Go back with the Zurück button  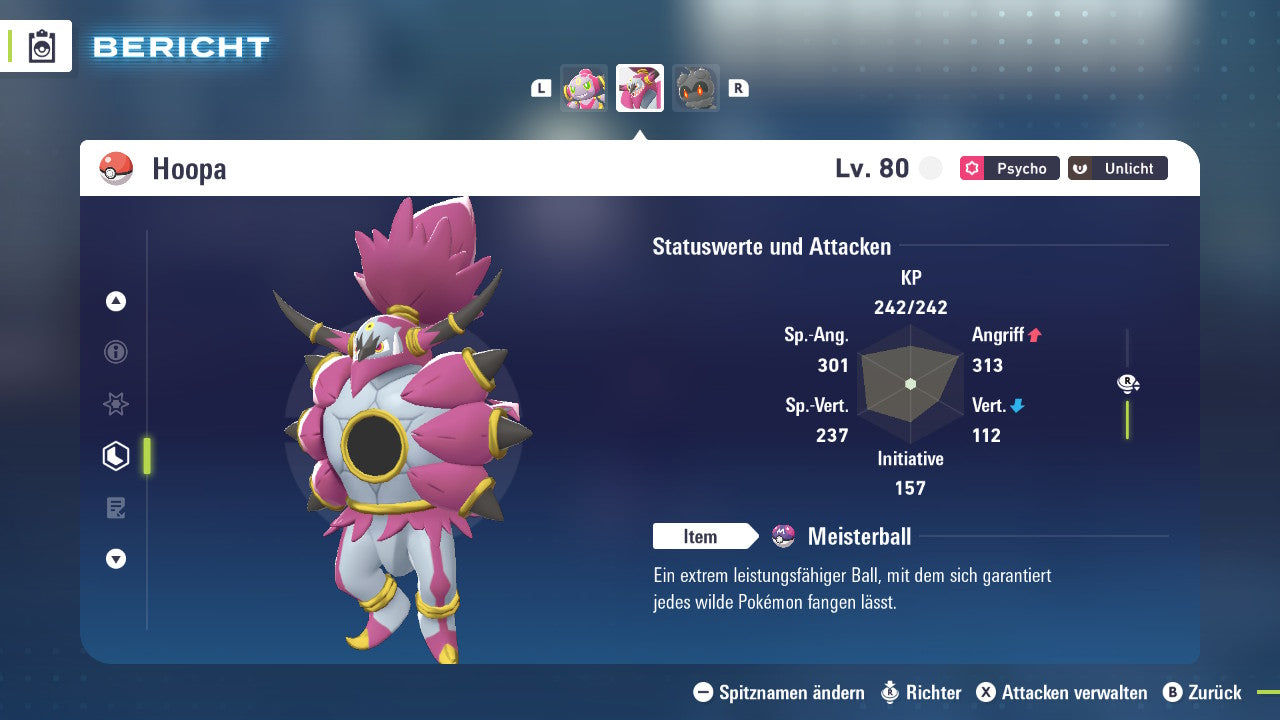1202,692
